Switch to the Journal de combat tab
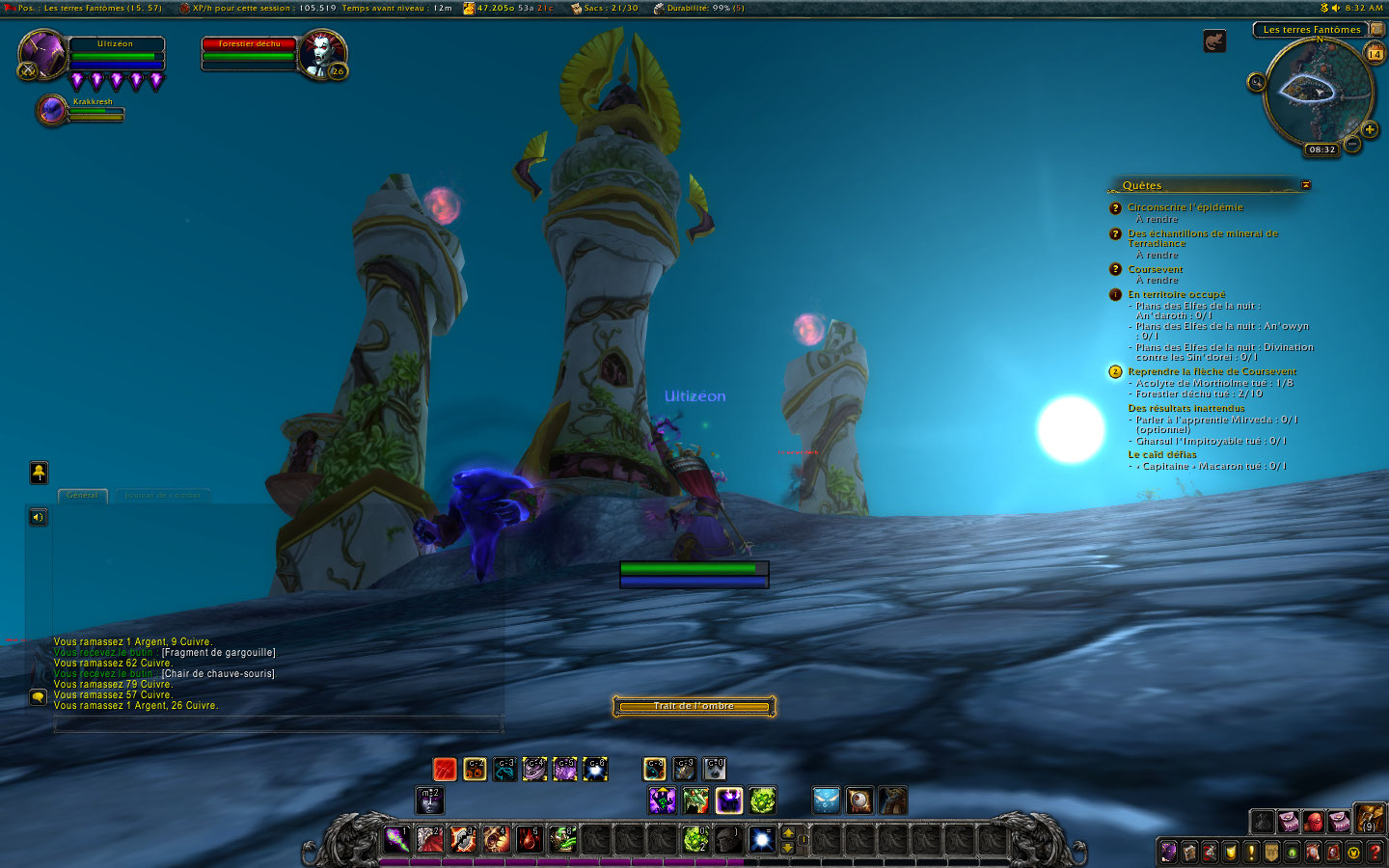Screen dimensions: 1389x868 [162, 496]
